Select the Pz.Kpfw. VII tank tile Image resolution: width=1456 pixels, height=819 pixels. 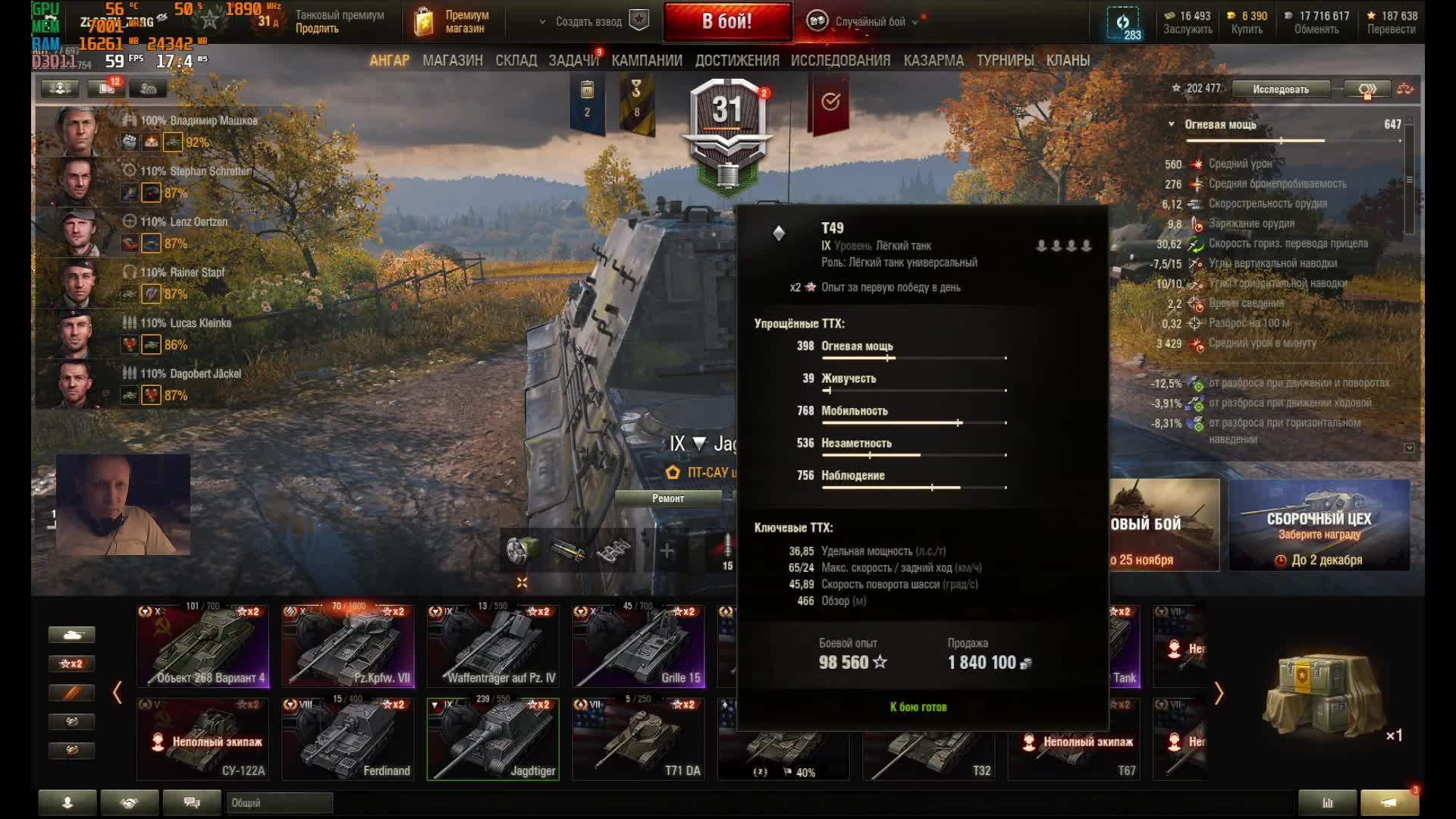point(348,646)
